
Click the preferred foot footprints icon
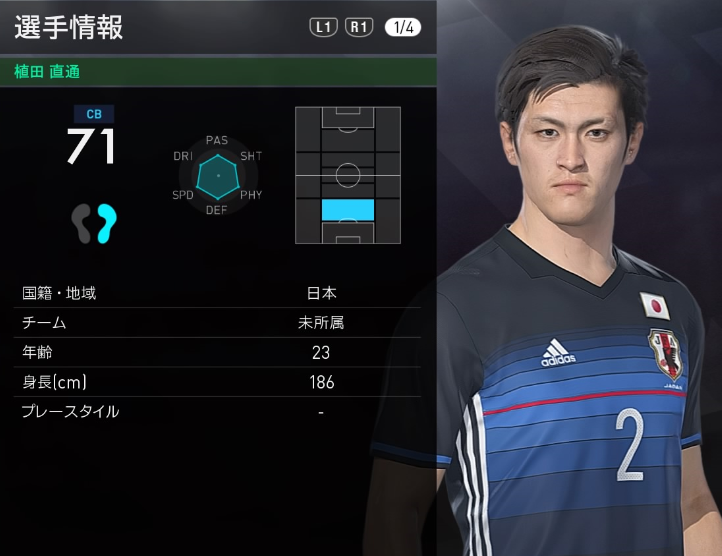point(94,223)
